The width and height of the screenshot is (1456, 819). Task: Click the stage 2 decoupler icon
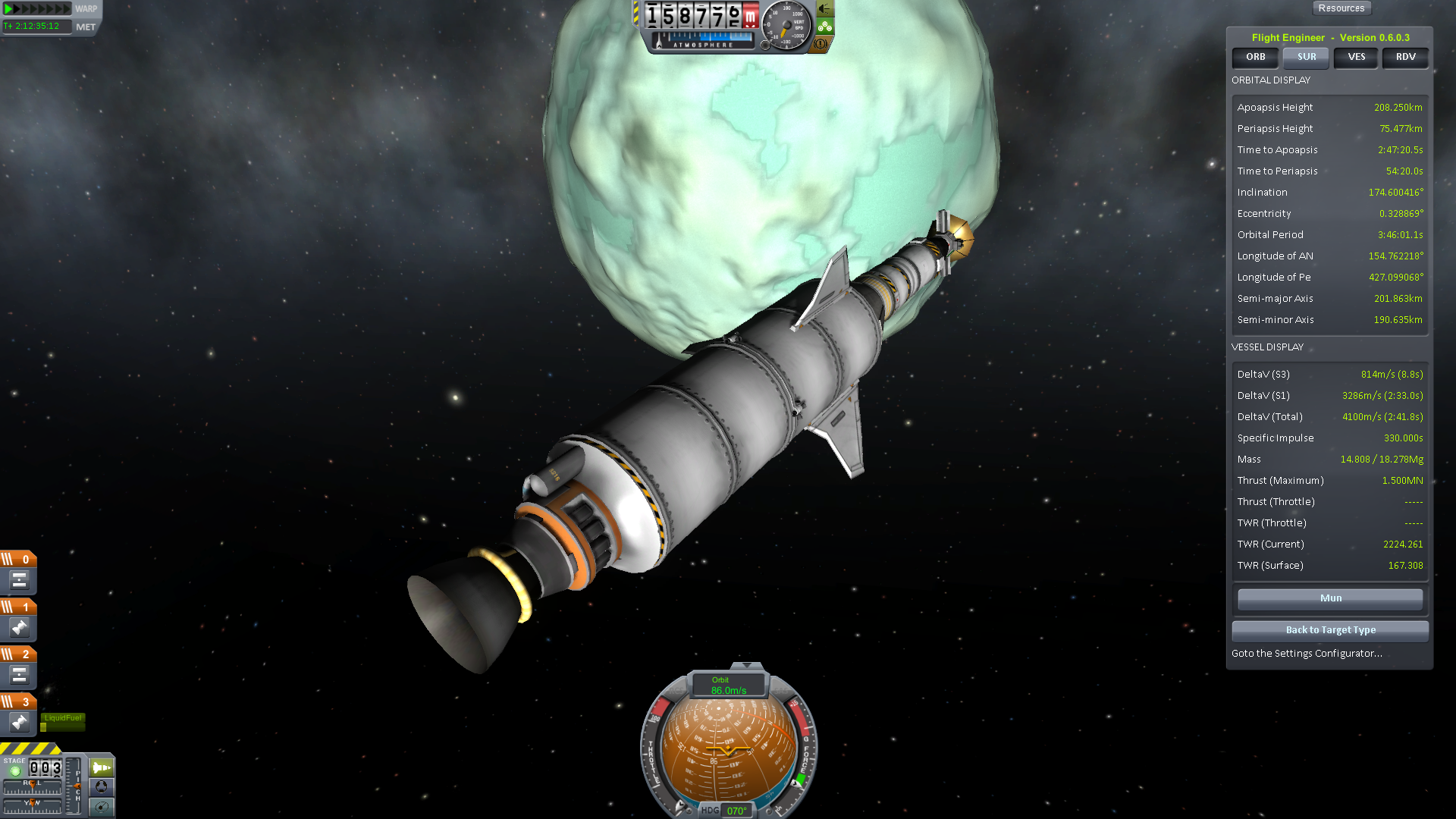[x=19, y=675]
